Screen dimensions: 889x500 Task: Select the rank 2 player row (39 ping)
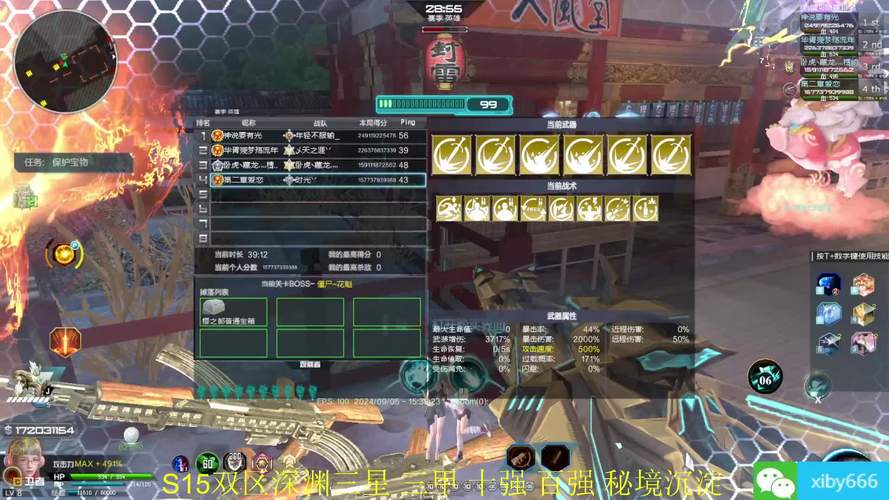click(311, 150)
